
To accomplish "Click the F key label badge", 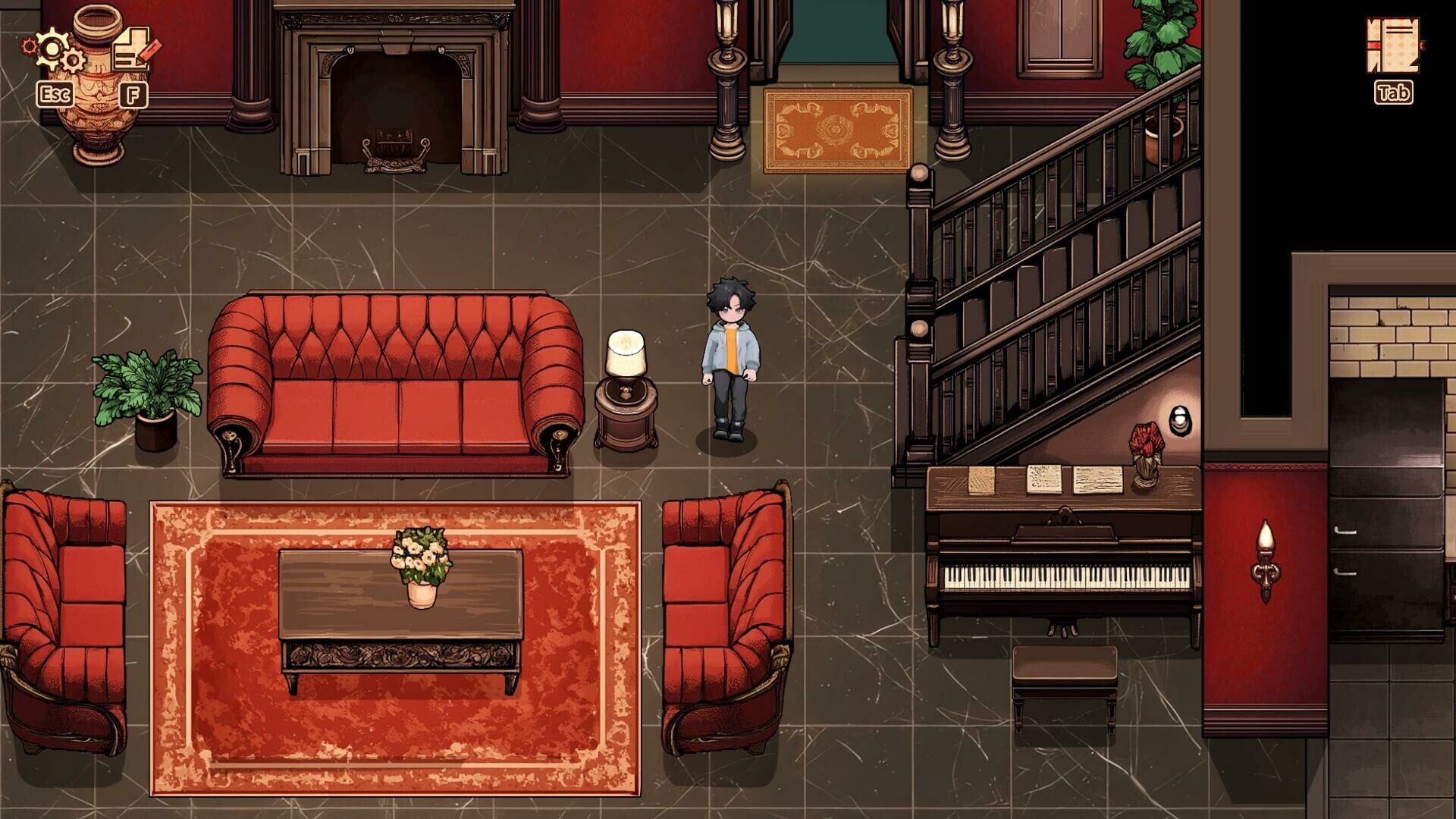I will (x=133, y=95).
